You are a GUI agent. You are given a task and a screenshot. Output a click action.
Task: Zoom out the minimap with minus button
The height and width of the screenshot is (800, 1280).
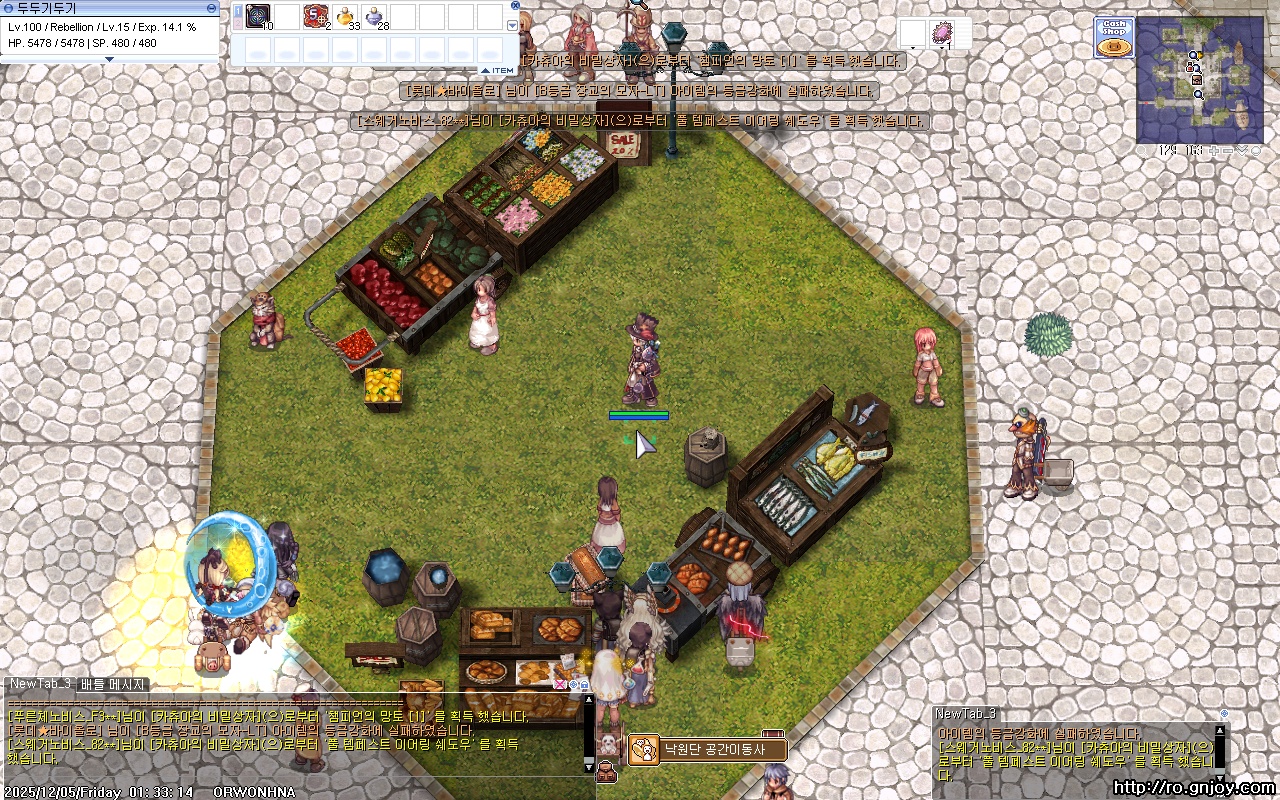(x=1229, y=151)
